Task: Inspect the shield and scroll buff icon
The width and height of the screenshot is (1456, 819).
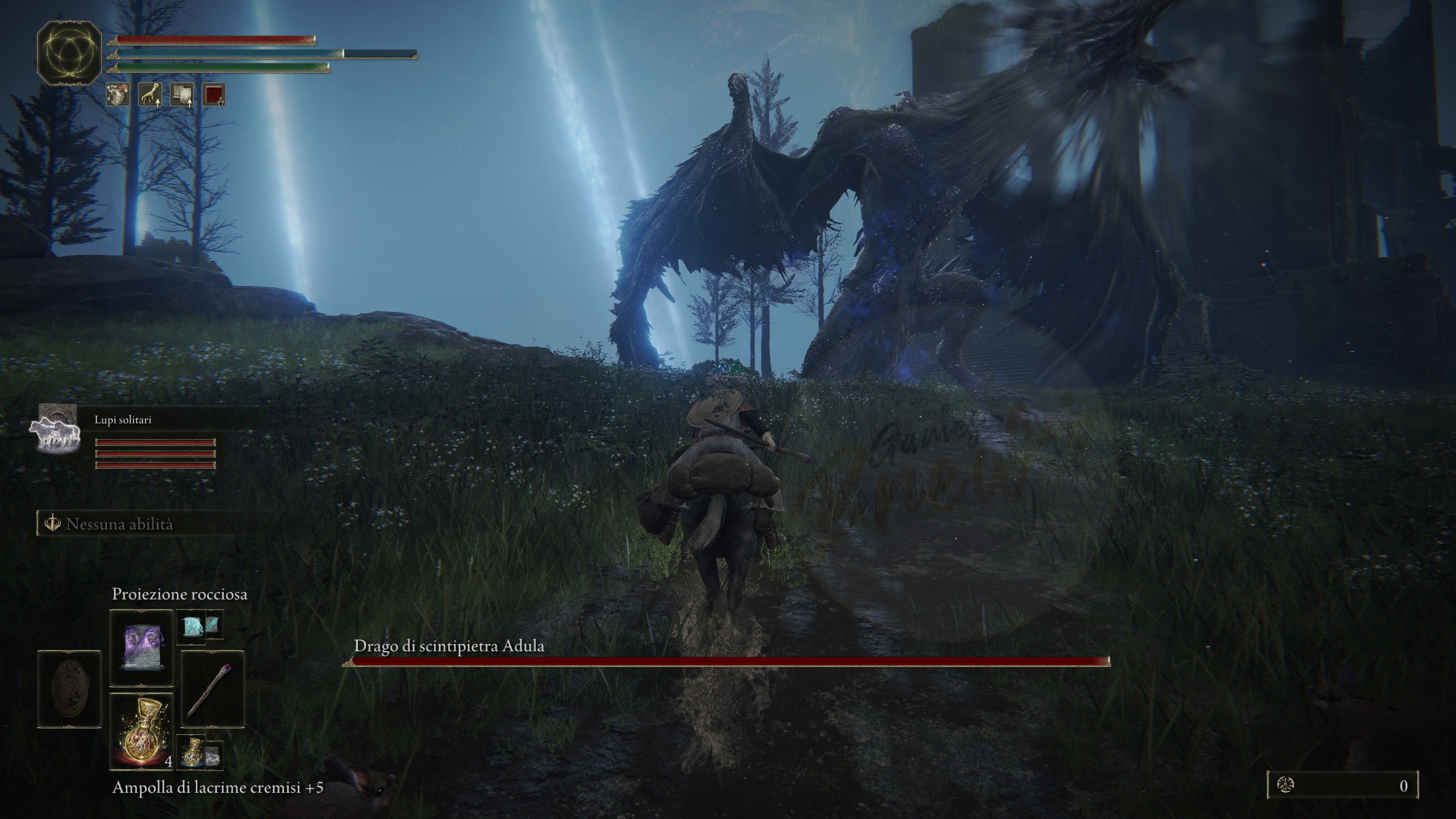Action: coord(183,95)
